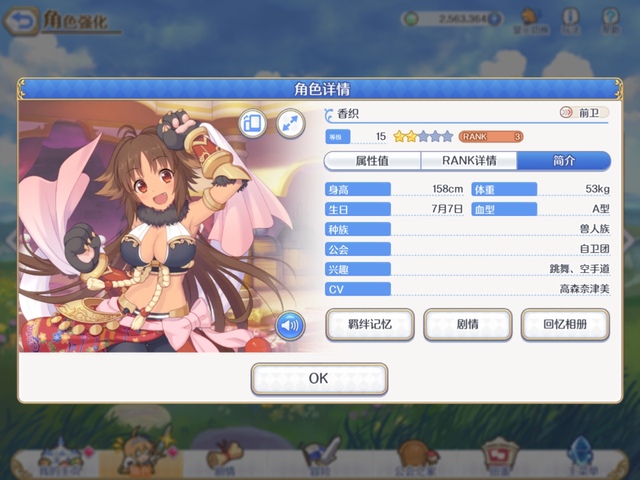Open the 回忆相册 memory album
The width and height of the screenshot is (640, 480).
pos(564,324)
